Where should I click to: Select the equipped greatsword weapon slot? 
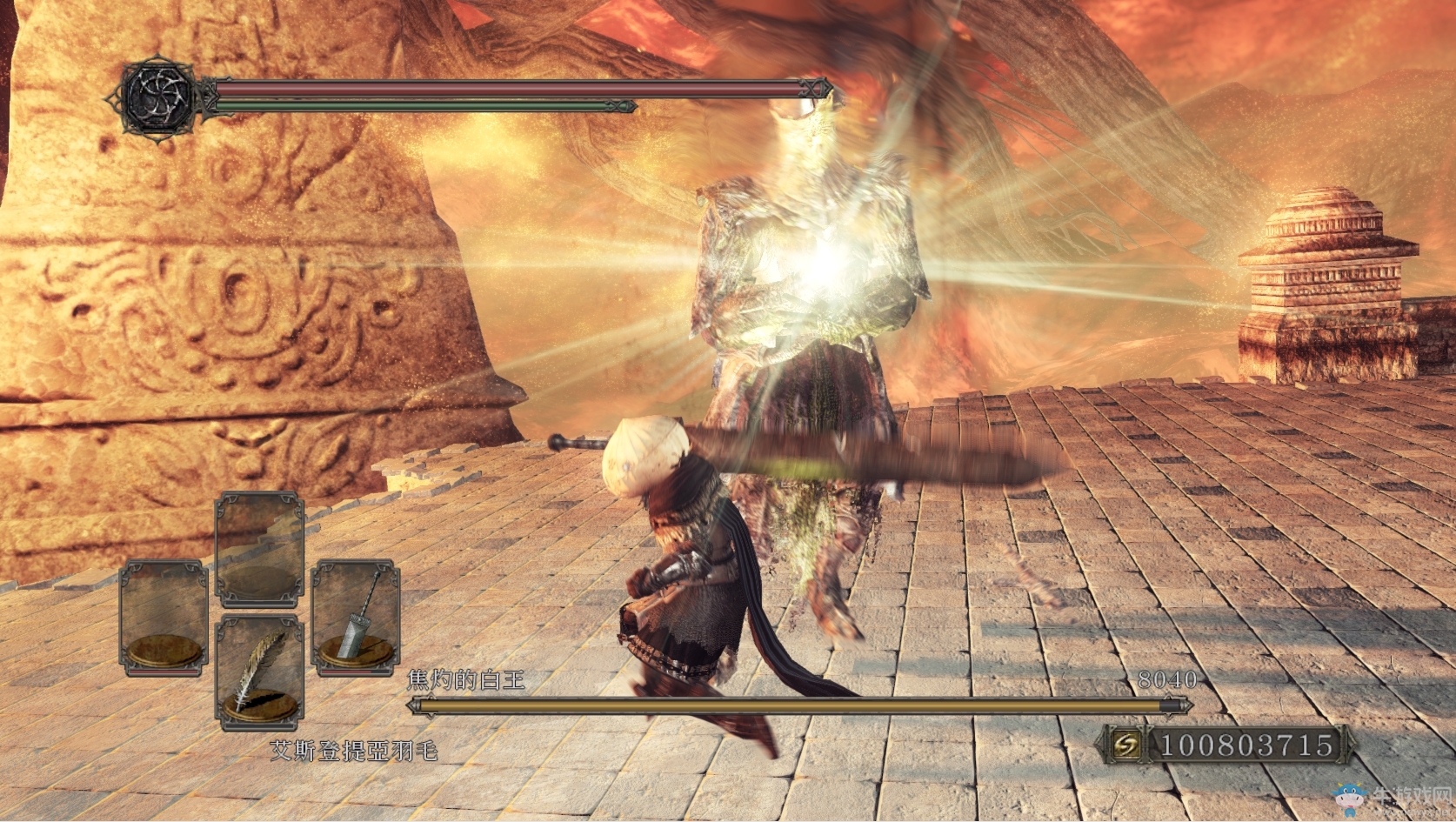(356, 618)
